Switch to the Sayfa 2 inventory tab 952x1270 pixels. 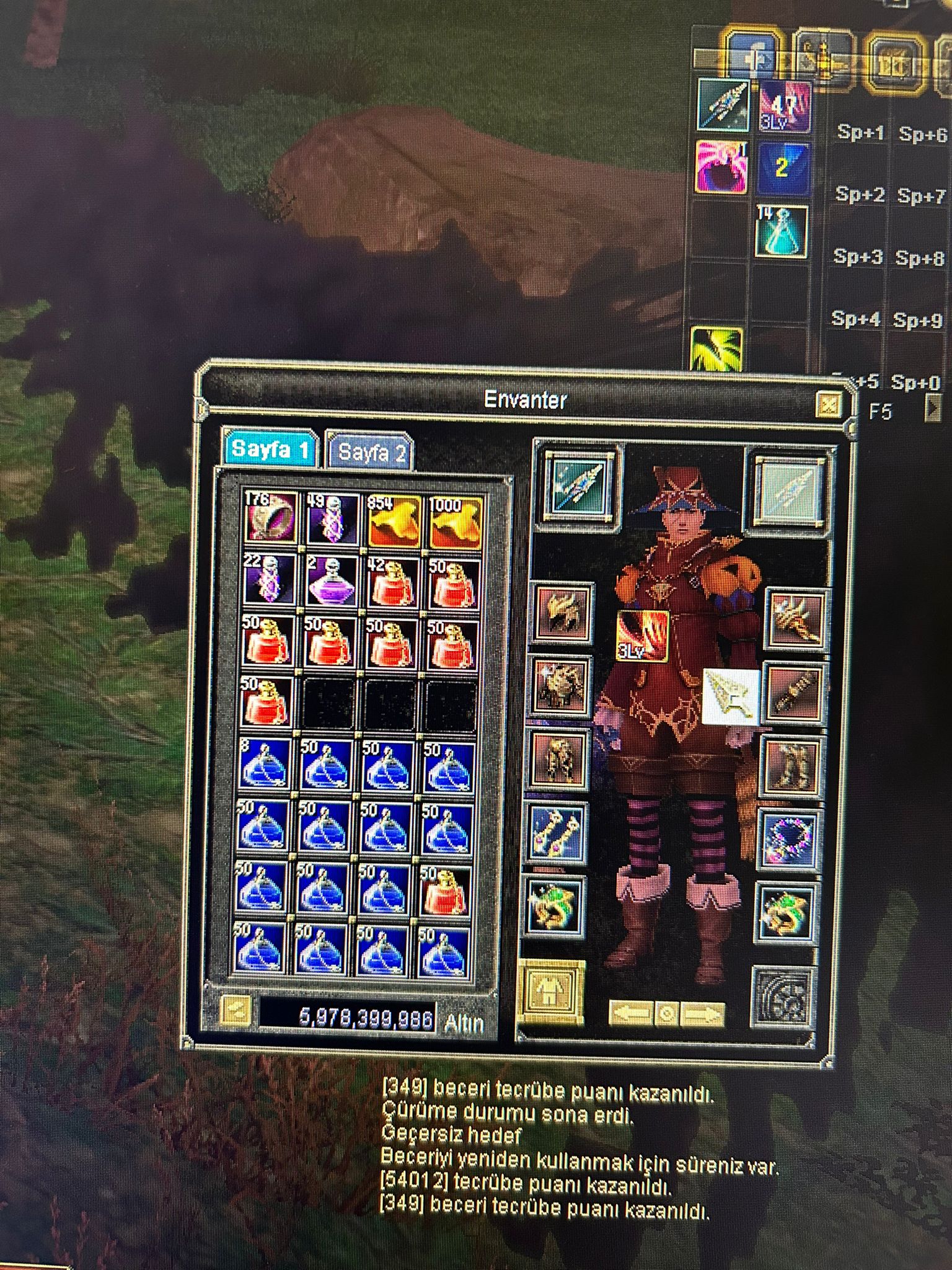click(371, 452)
